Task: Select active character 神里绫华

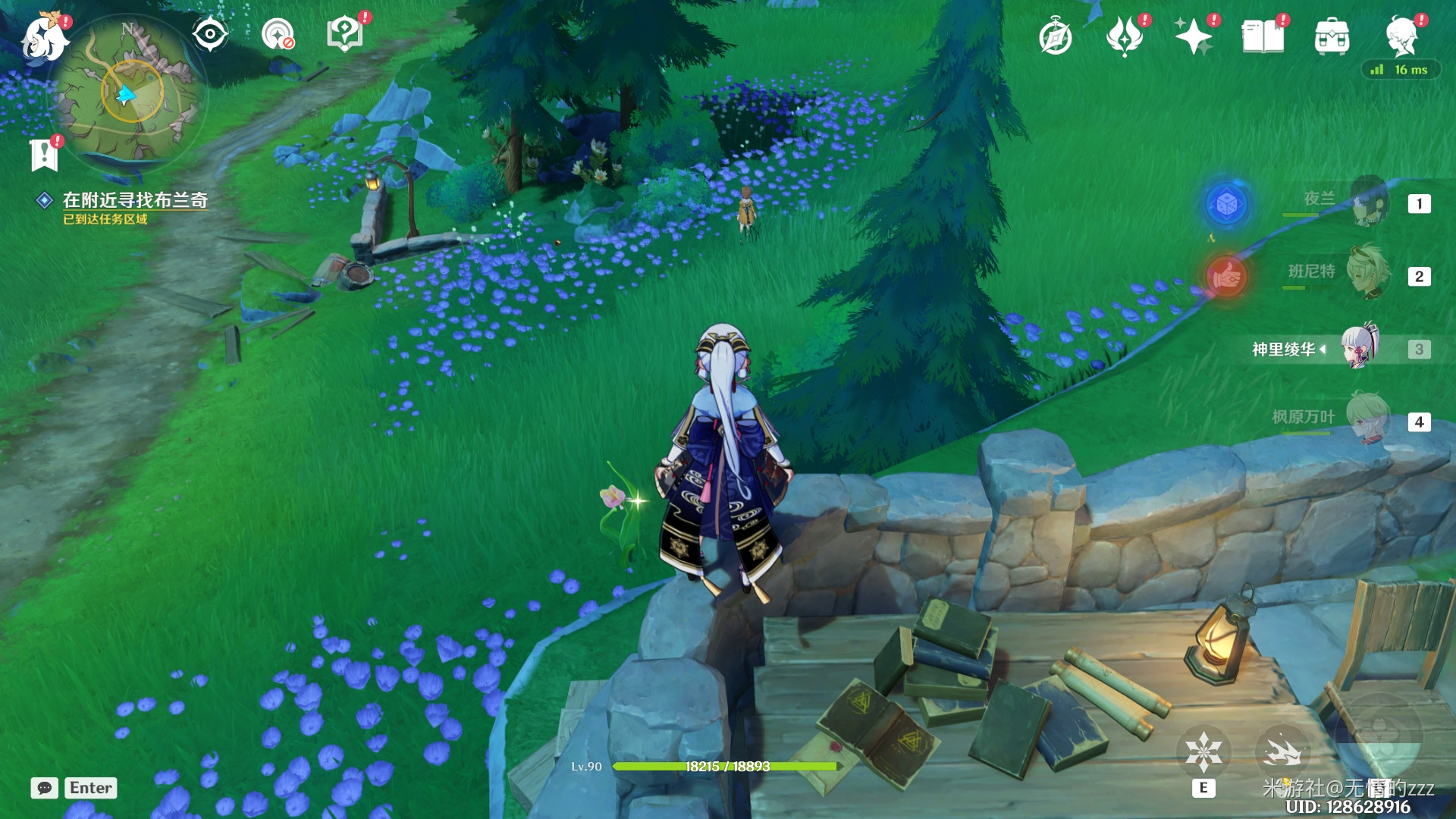Action: [x=1360, y=348]
